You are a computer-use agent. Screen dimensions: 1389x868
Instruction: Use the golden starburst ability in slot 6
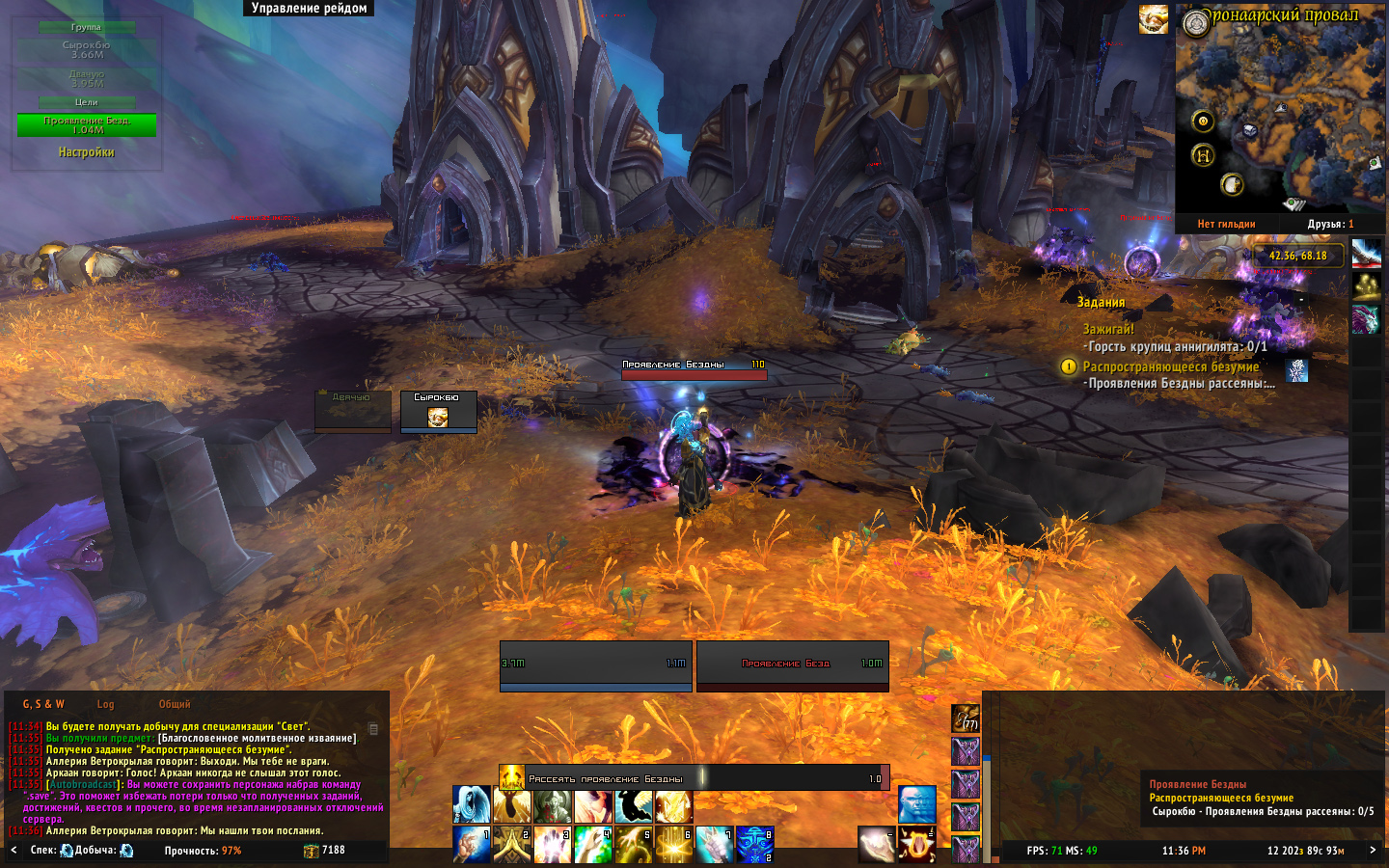pyautogui.click(x=673, y=844)
